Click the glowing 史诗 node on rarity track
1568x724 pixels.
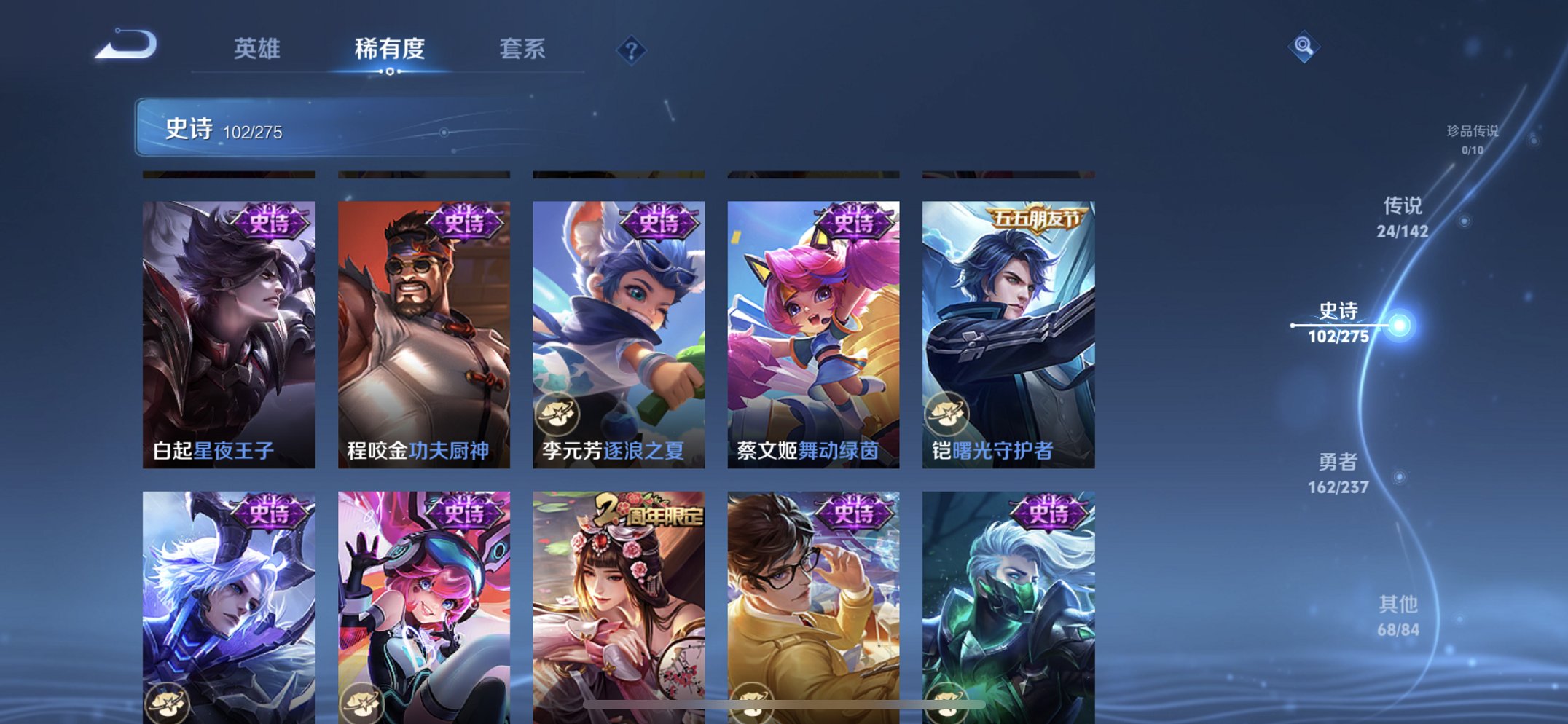tap(1400, 328)
